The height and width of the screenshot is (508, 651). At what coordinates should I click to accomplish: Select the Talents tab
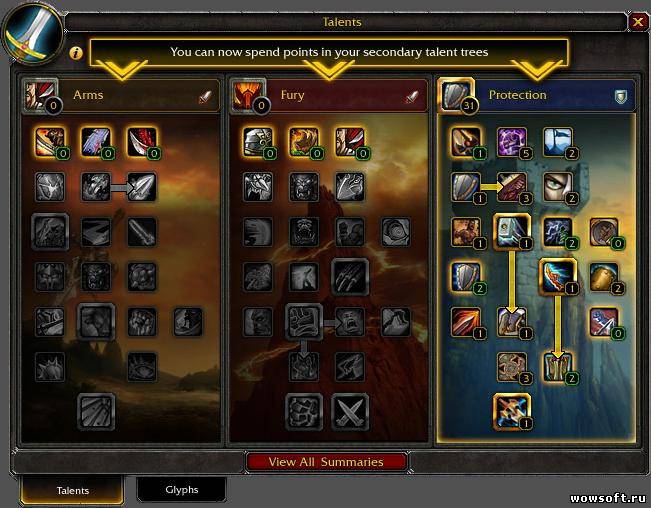coord(72,490)
